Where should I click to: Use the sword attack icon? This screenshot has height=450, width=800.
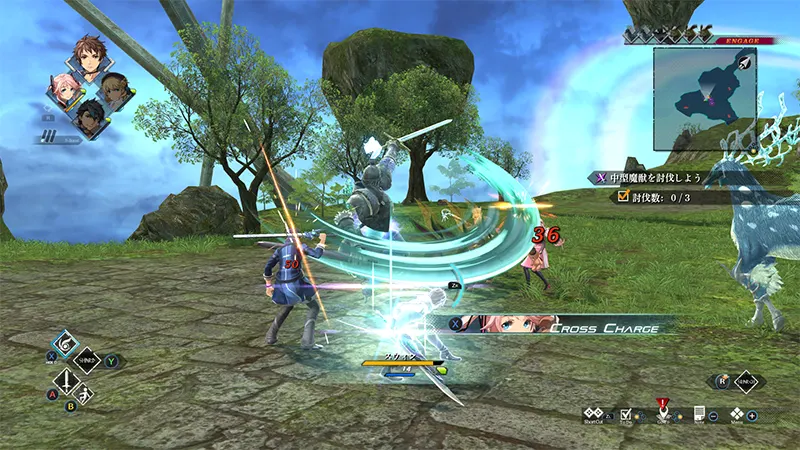coord(65,381)
